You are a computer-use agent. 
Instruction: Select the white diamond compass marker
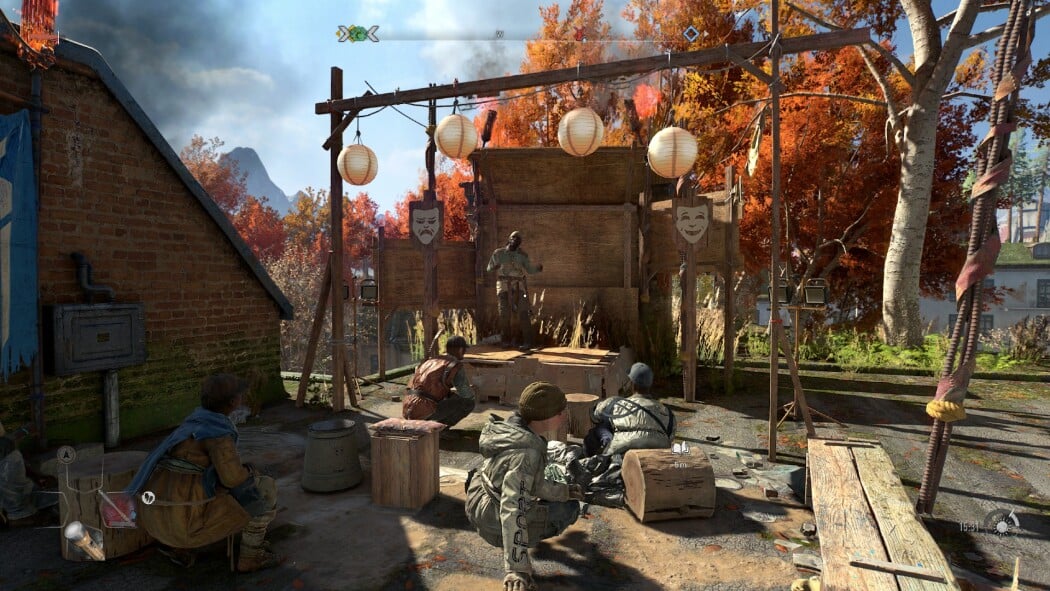[691, 34]
